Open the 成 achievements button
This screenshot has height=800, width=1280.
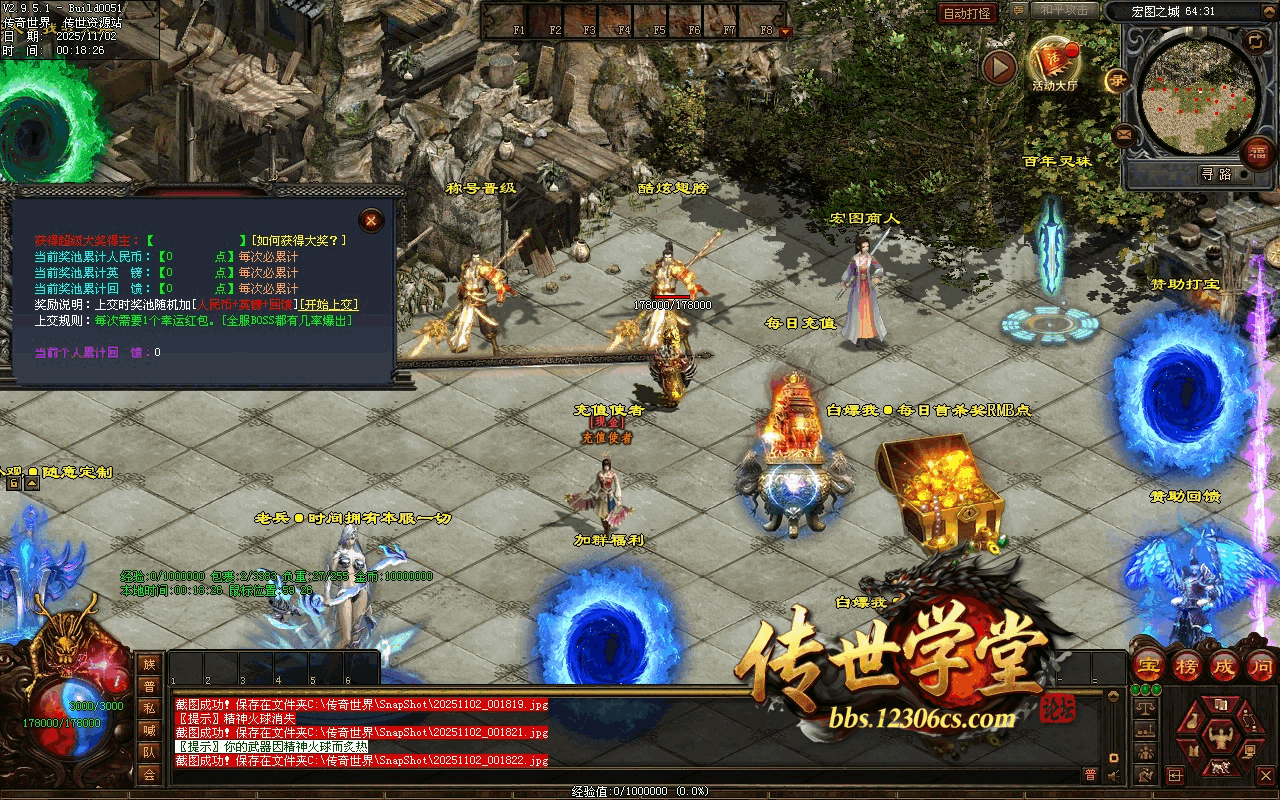1225,665
